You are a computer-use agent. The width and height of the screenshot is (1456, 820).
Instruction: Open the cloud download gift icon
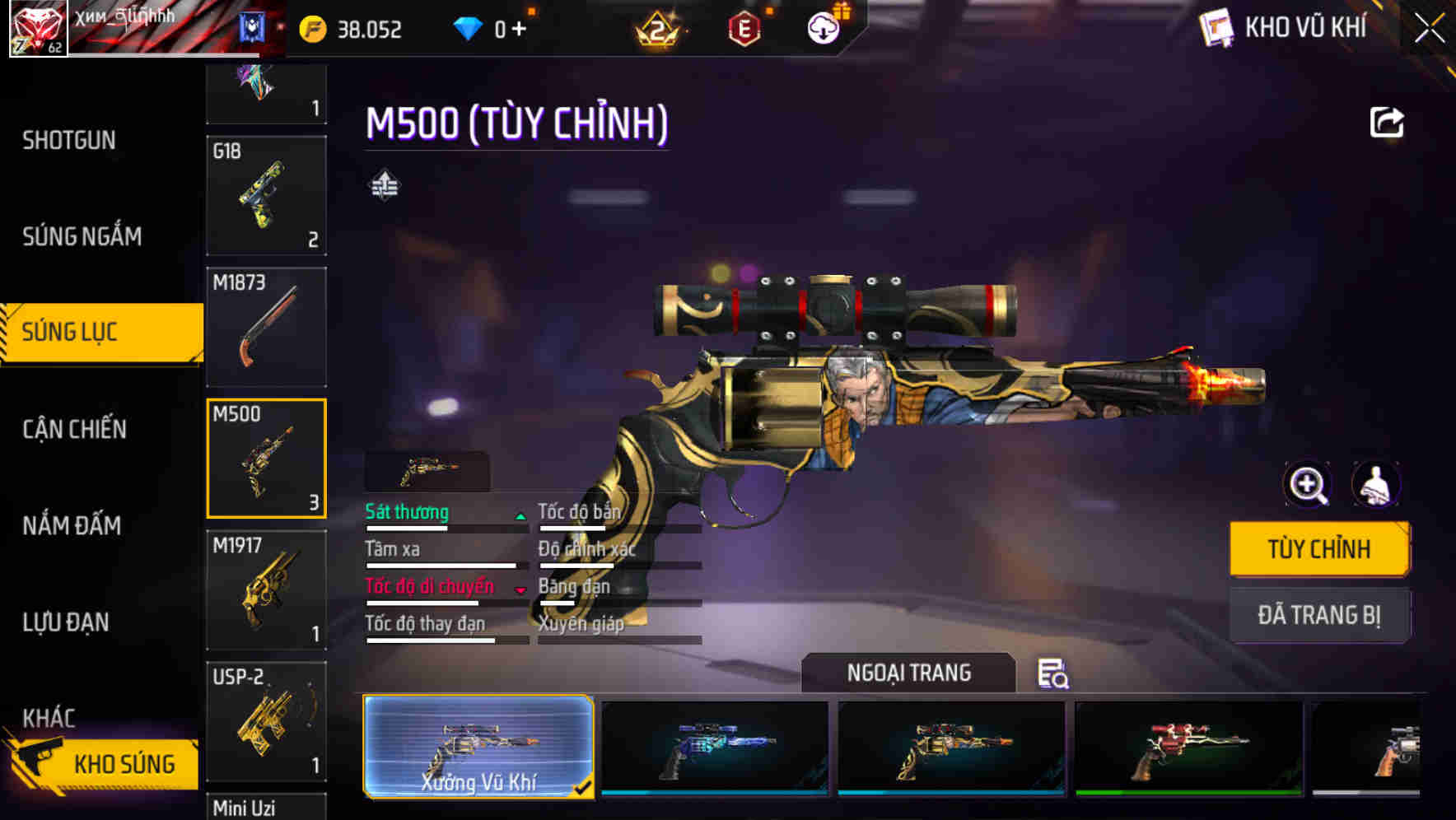click(x=822, y=26)
